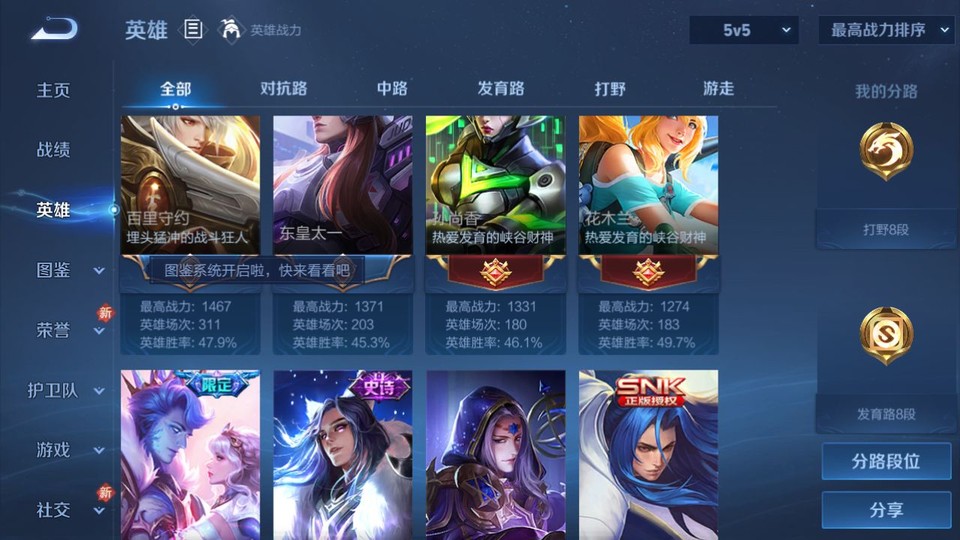
Task: Open the 主页 sidebar entry
Action: pyautogui.click(x=54, y=90)
